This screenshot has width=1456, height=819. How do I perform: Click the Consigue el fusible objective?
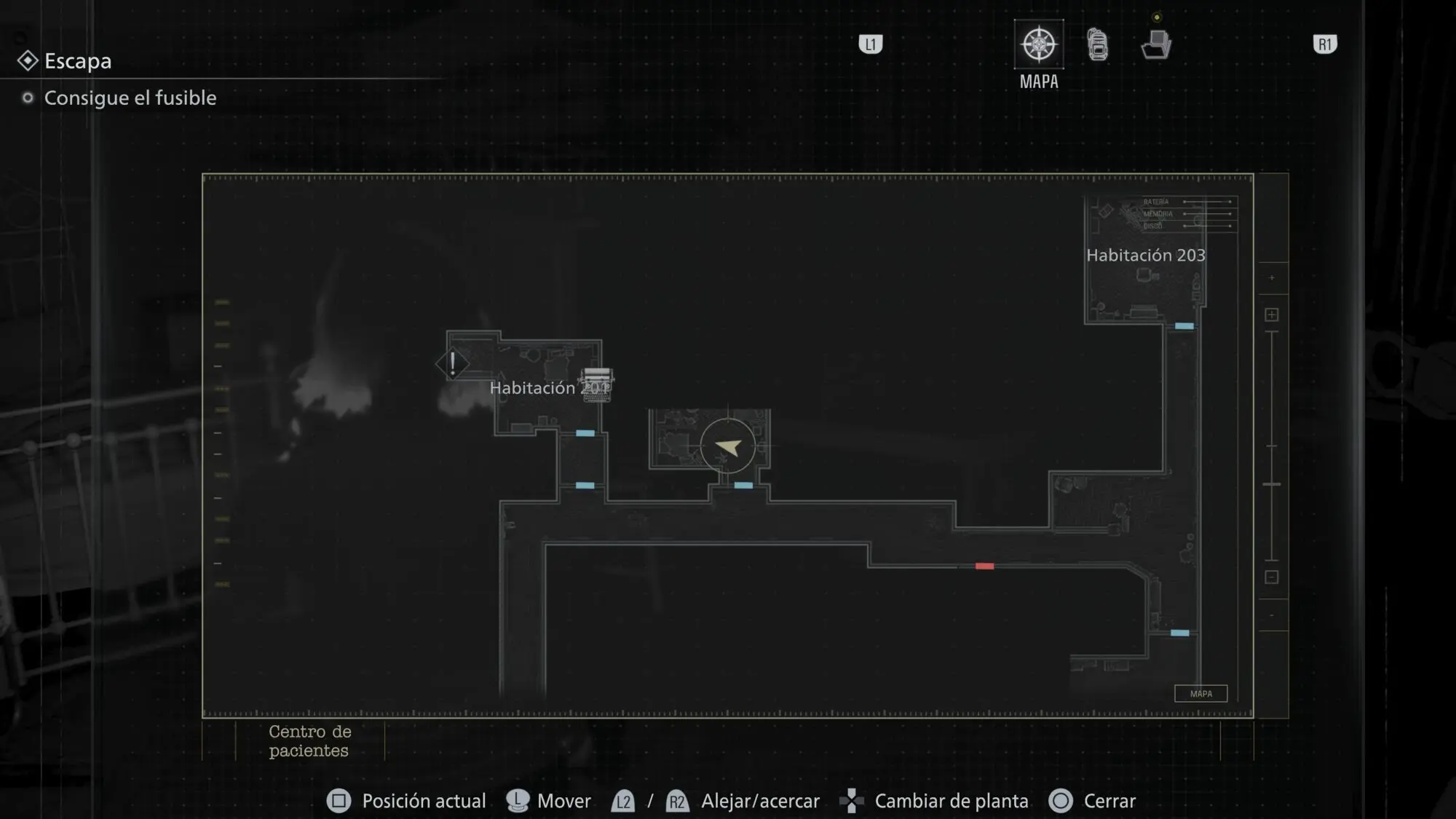(130, 98)
